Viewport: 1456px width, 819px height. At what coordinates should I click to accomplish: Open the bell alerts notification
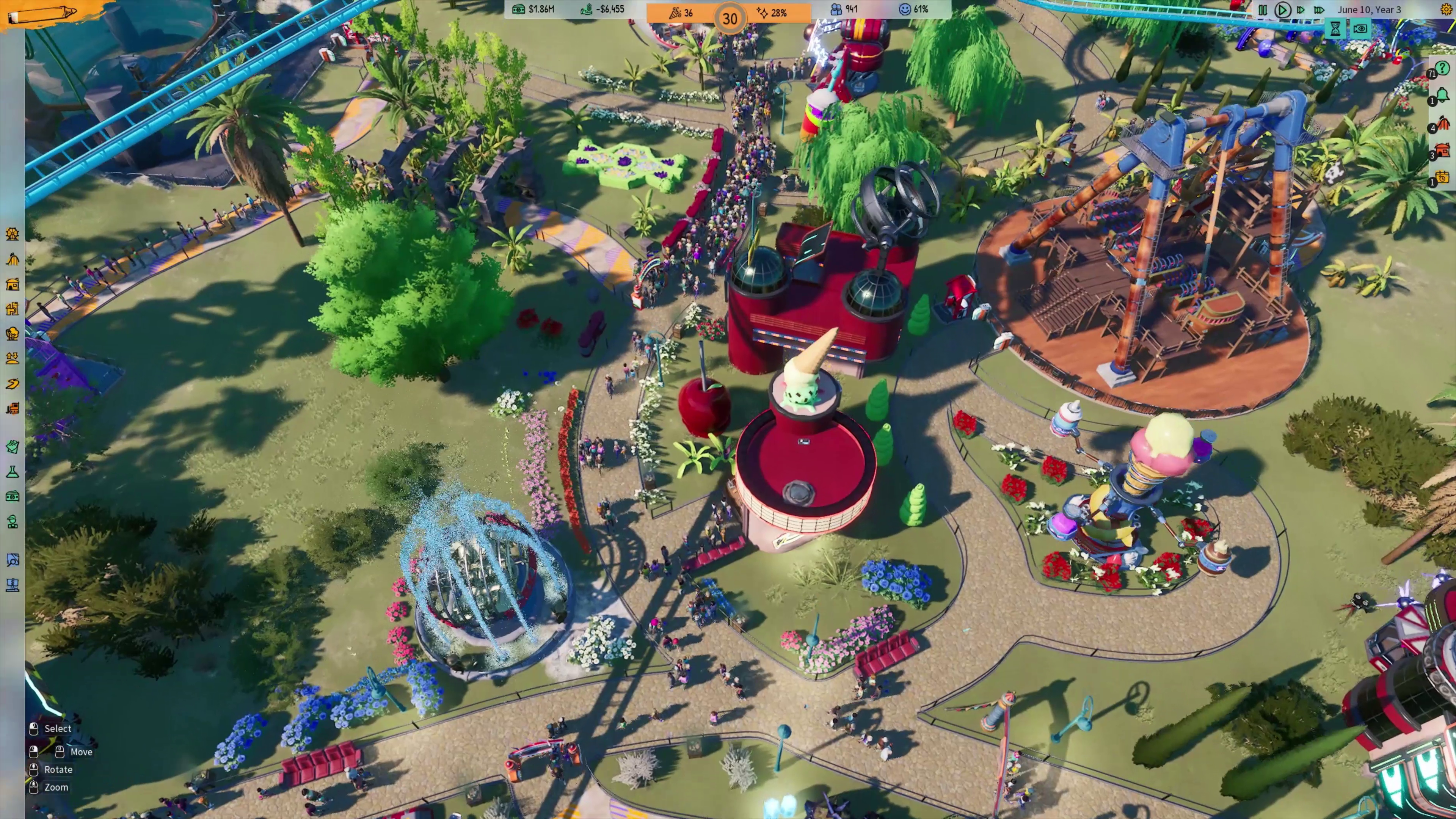tap(1442, 95)
